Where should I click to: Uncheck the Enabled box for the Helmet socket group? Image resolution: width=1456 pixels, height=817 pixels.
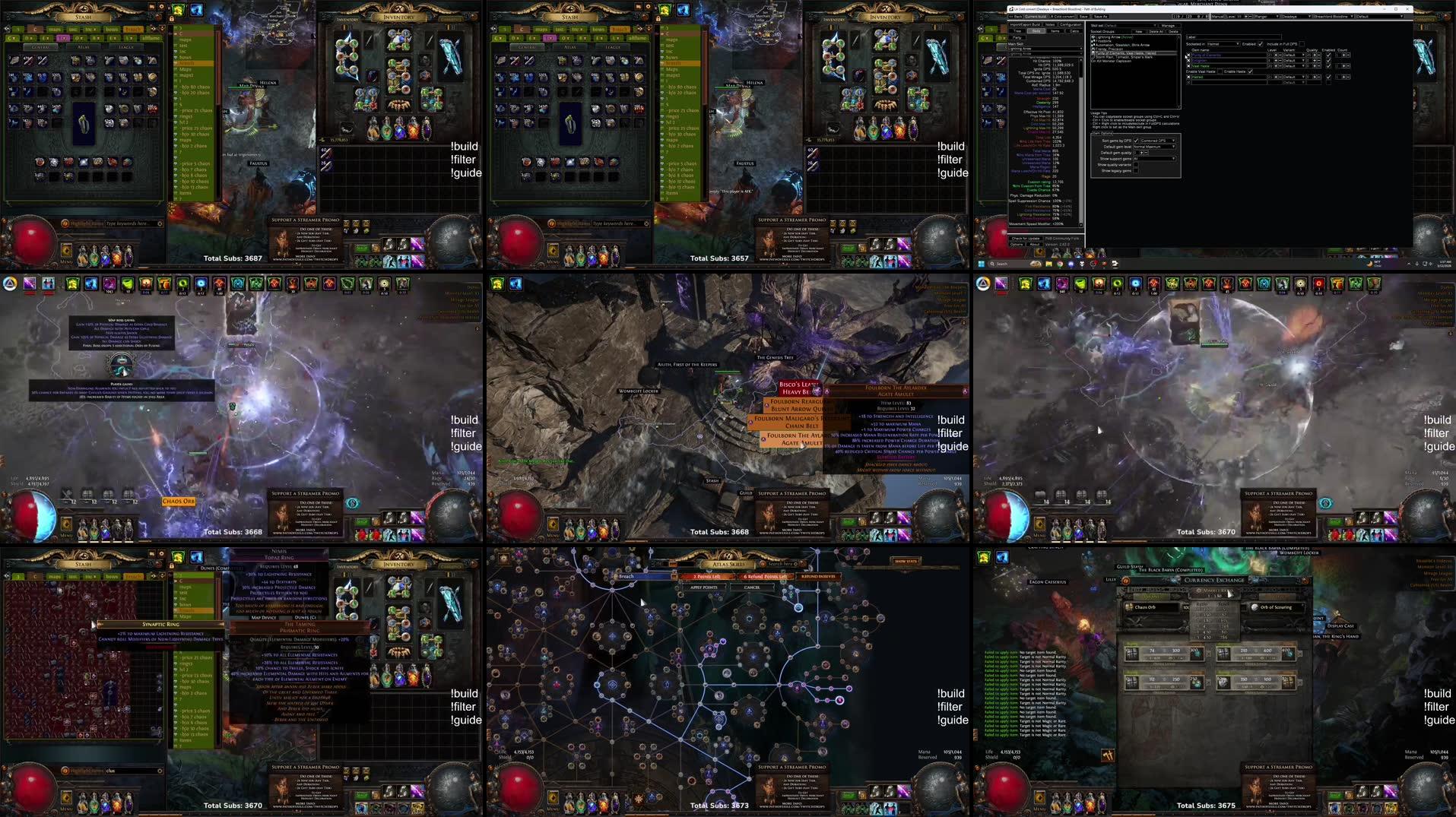[1261, 43]
